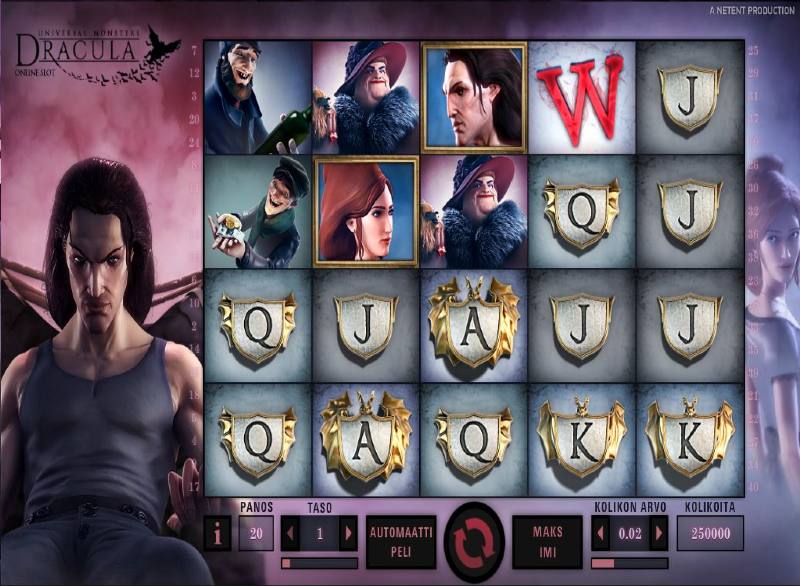
Task: Adjust the Kolikon Arvo slider bar
Action: pyautogui.click(x=629, y=563)
